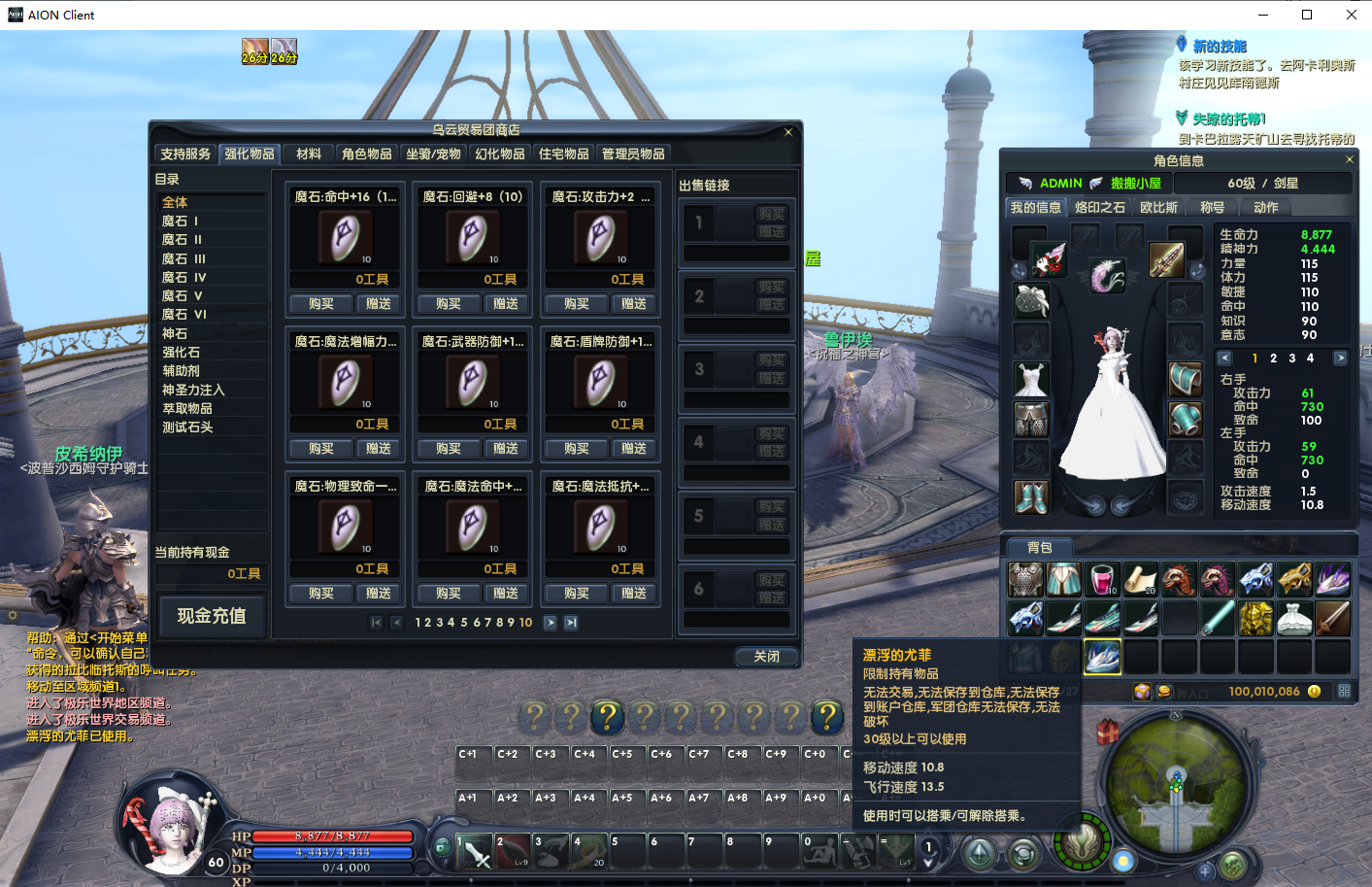Close the cloud trade shop window
The width and height of the screenshot is (1372, 887).
(788, 132)
